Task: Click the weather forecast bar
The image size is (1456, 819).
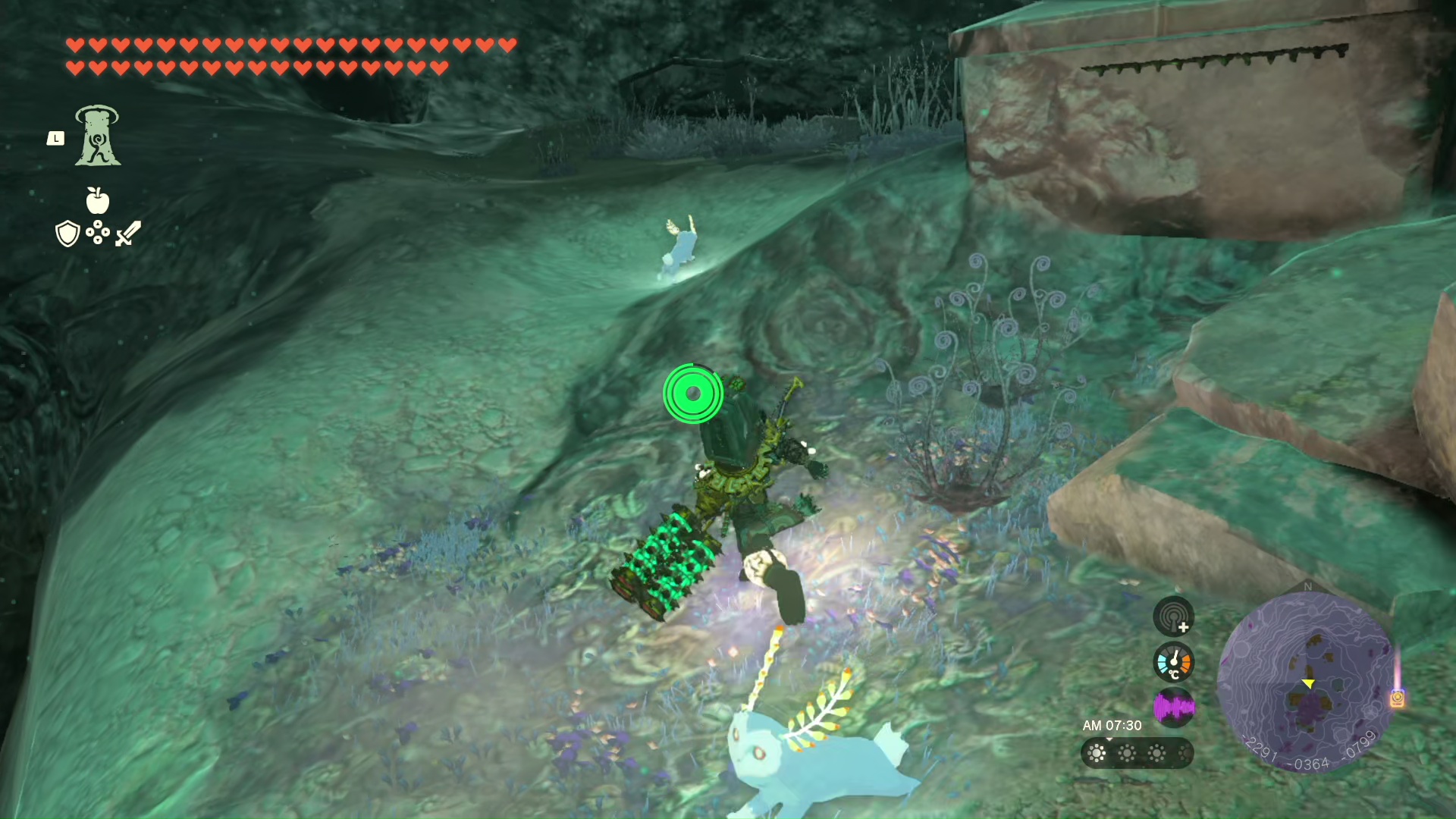Action: 1136,753
